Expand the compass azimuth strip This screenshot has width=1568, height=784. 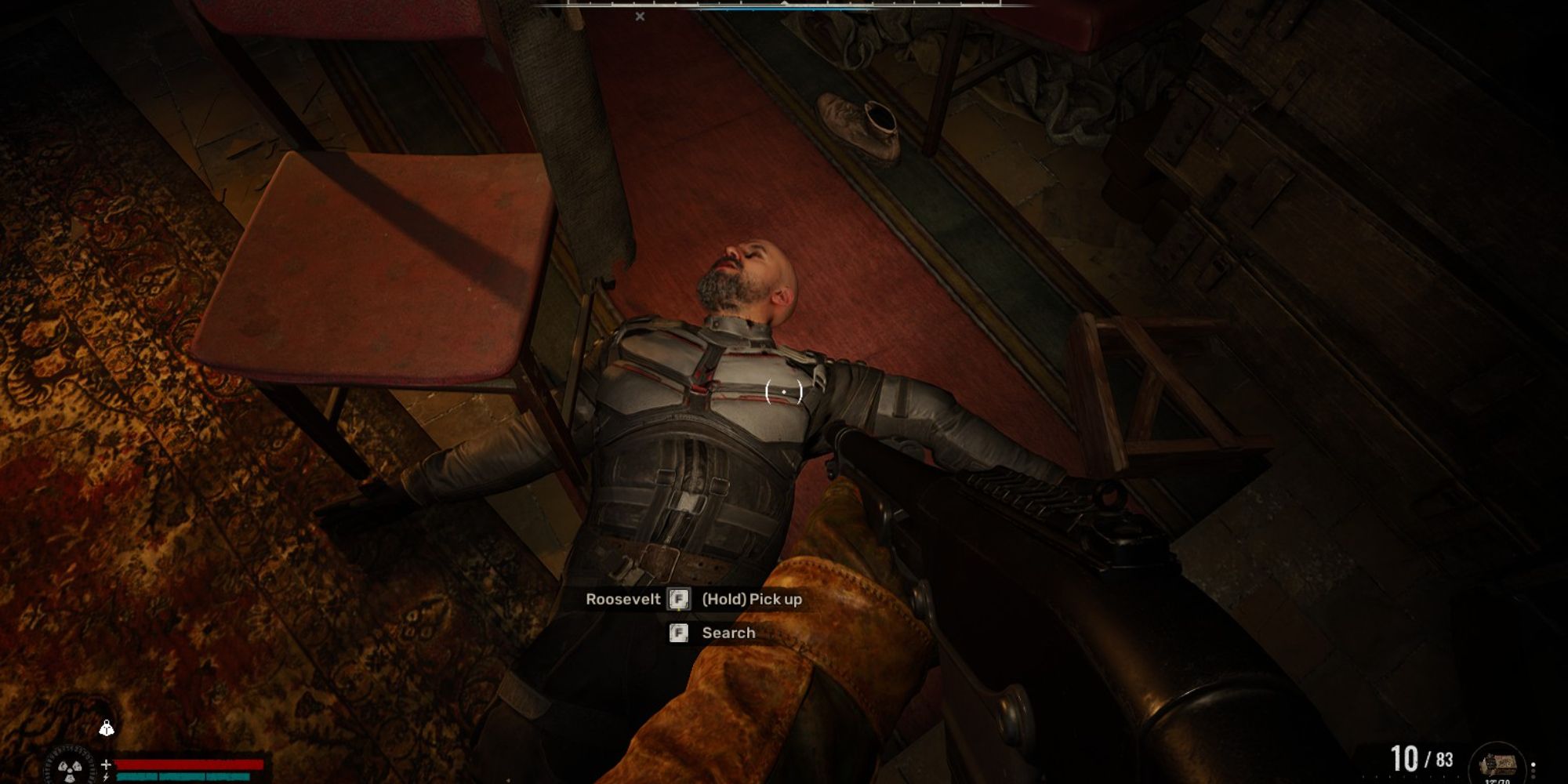784,9
